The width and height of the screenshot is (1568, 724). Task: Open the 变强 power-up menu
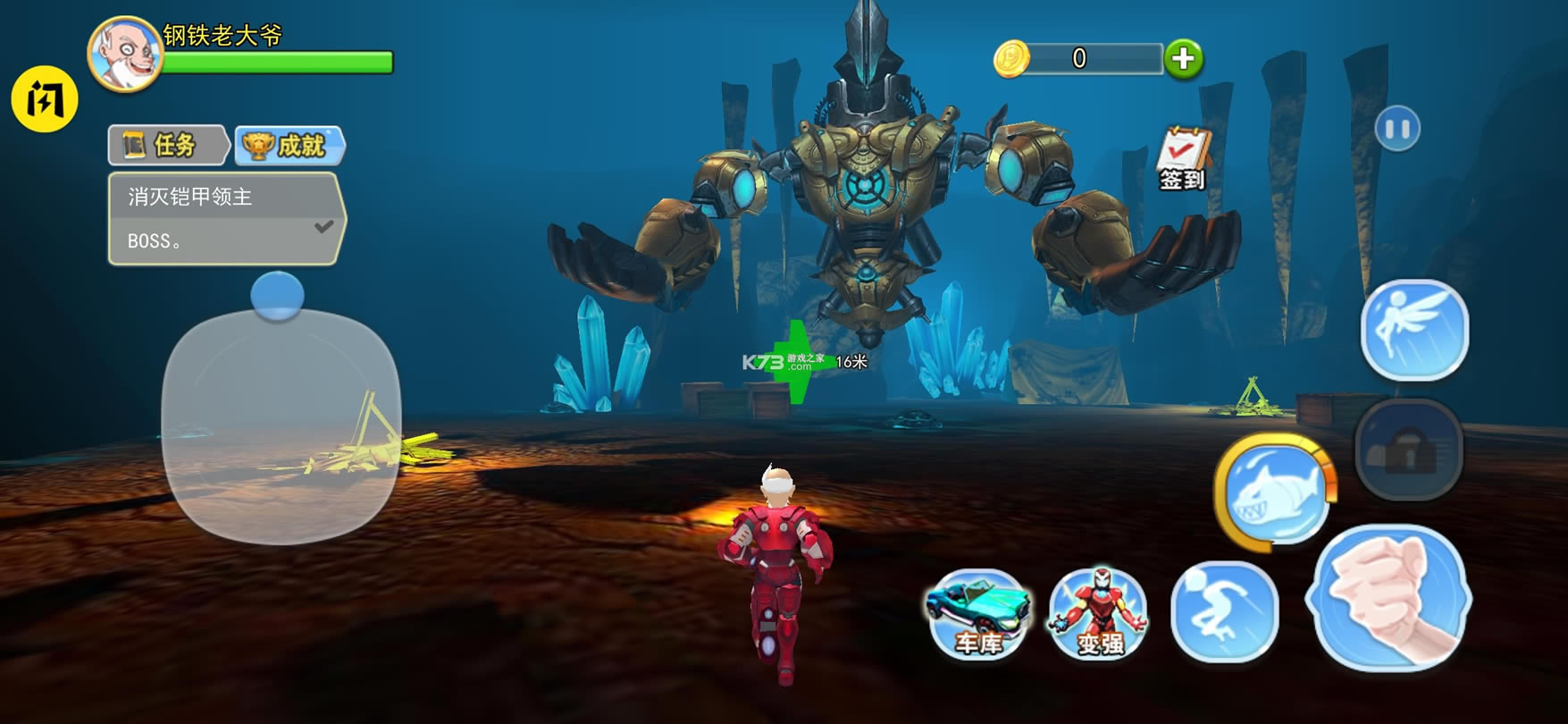(1099, 615)
